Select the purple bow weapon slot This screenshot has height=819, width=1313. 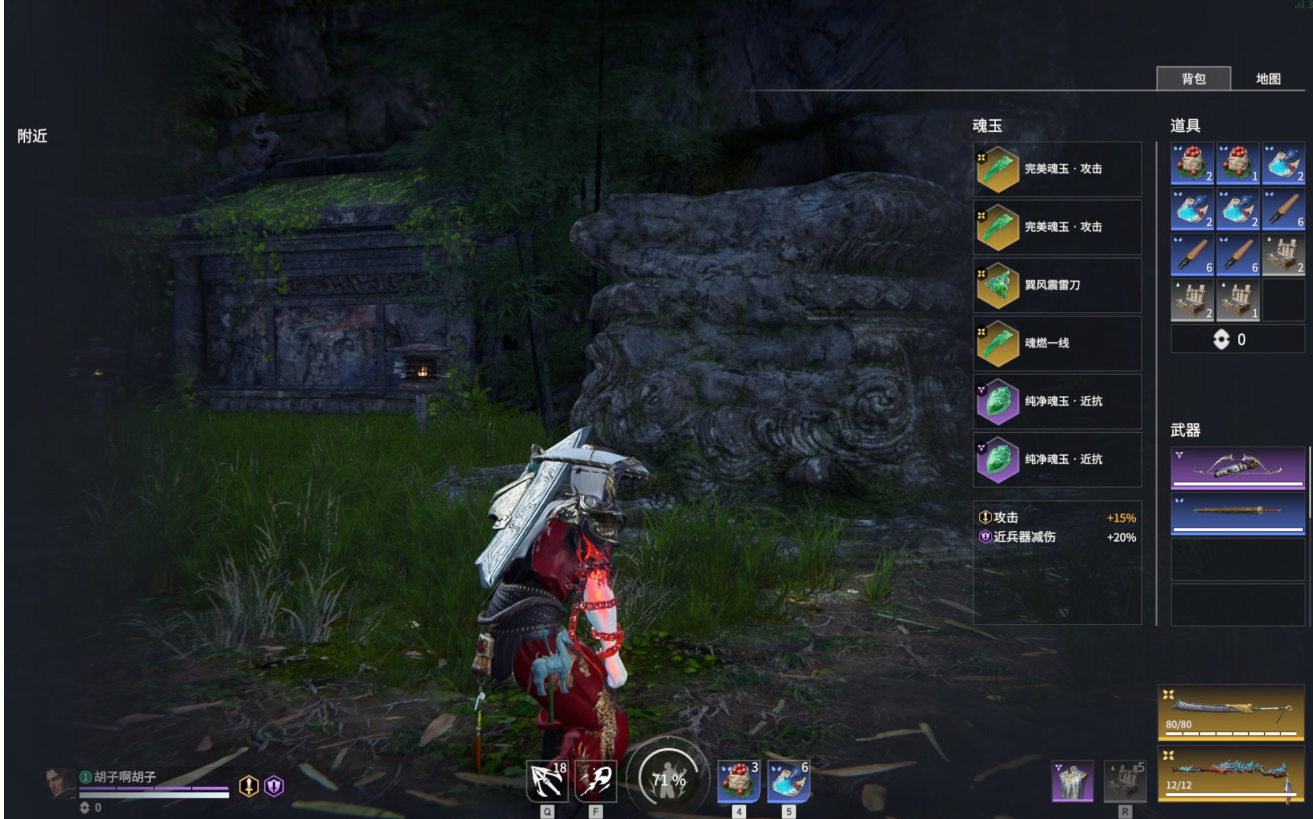pos(1238,468)
